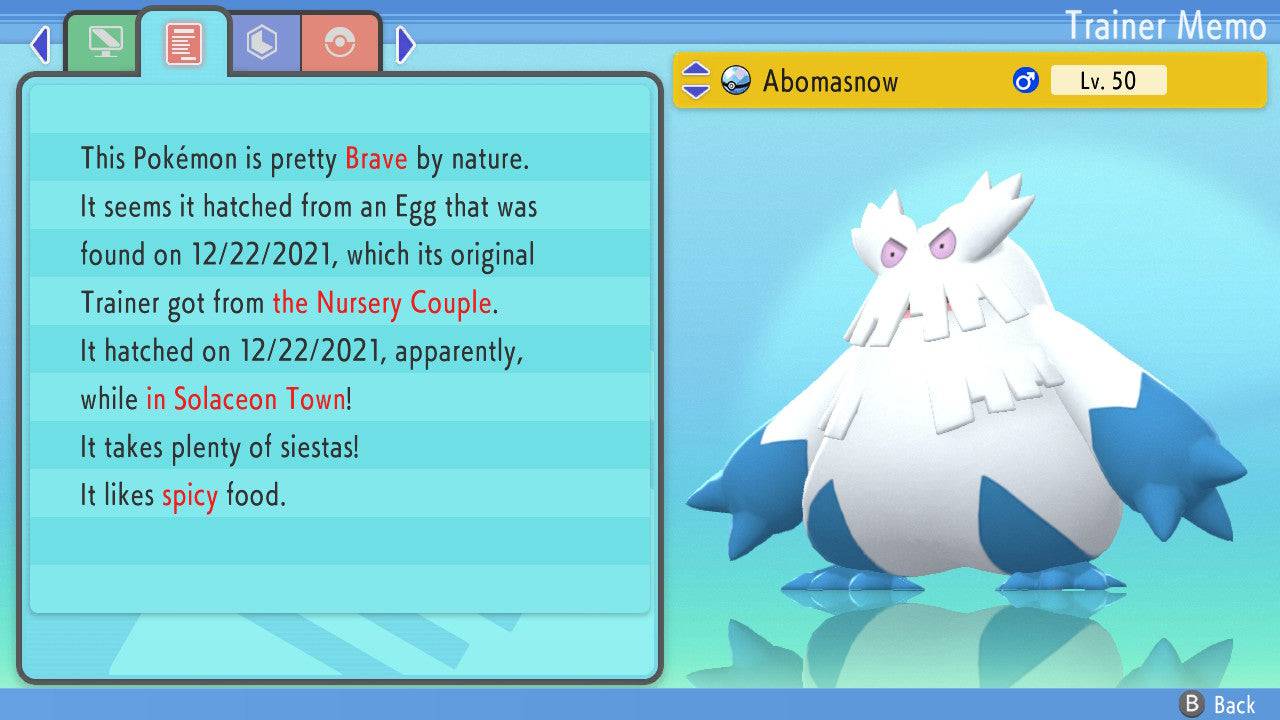Open the blue hexagon stats tab

[x=263, y=43]
